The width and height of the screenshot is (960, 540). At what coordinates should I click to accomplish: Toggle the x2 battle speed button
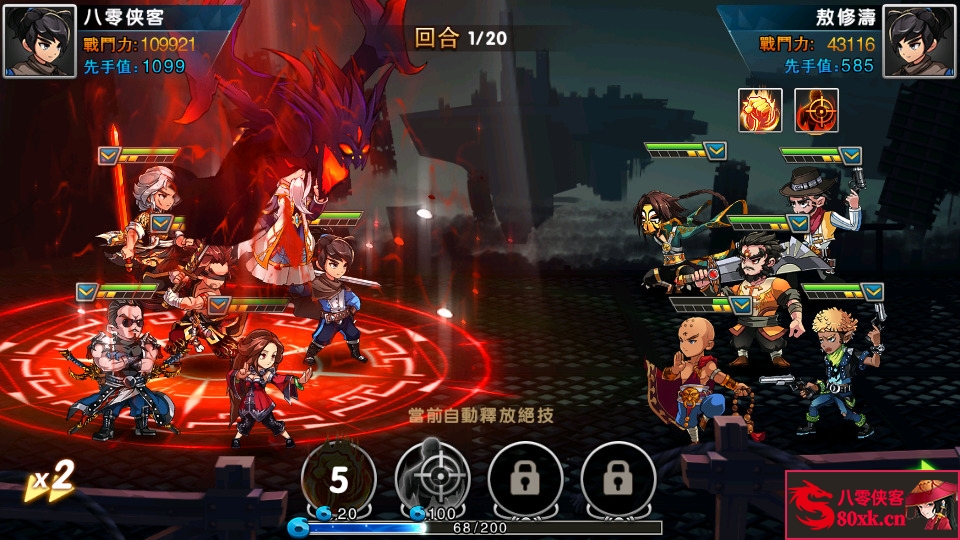[x=52, y=482]
